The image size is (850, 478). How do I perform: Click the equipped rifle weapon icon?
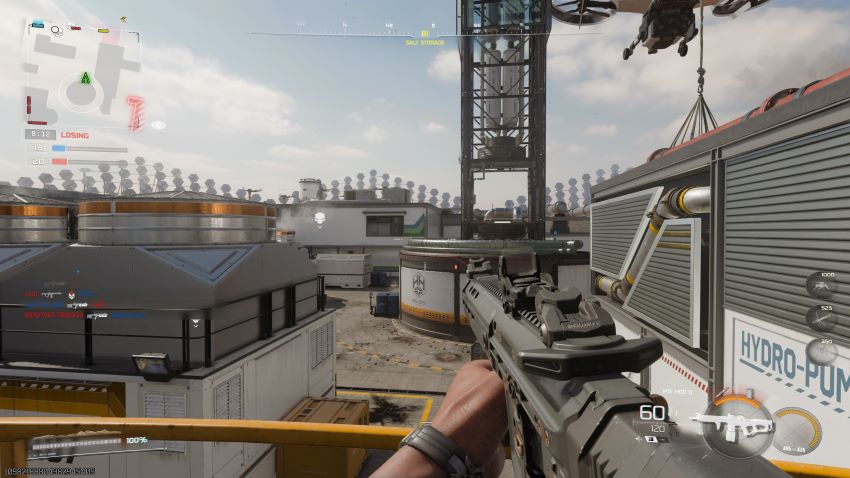point(734,424)
